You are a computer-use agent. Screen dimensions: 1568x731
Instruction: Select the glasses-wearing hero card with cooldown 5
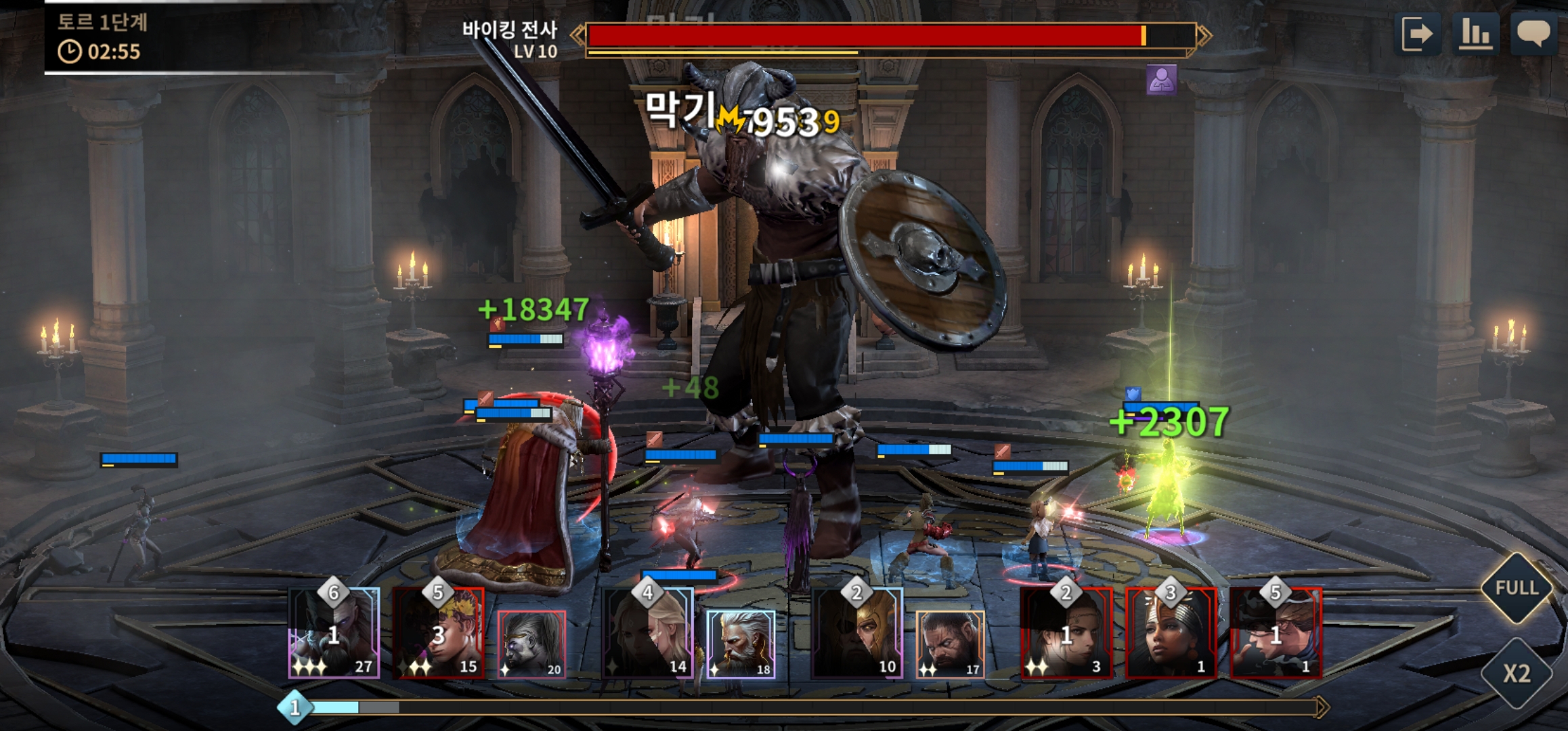(1276, 633)
